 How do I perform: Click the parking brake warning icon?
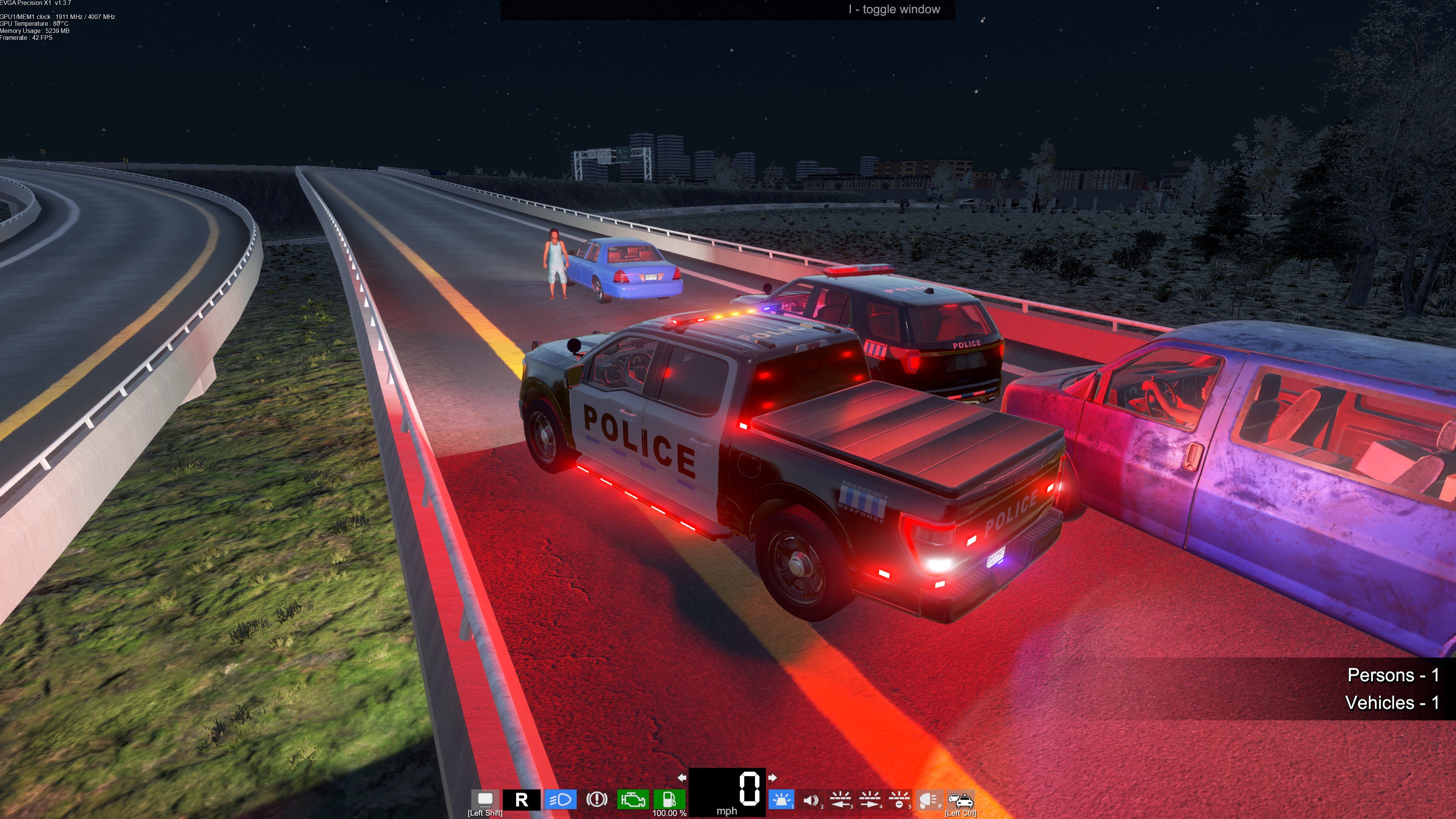pos(597,800)
